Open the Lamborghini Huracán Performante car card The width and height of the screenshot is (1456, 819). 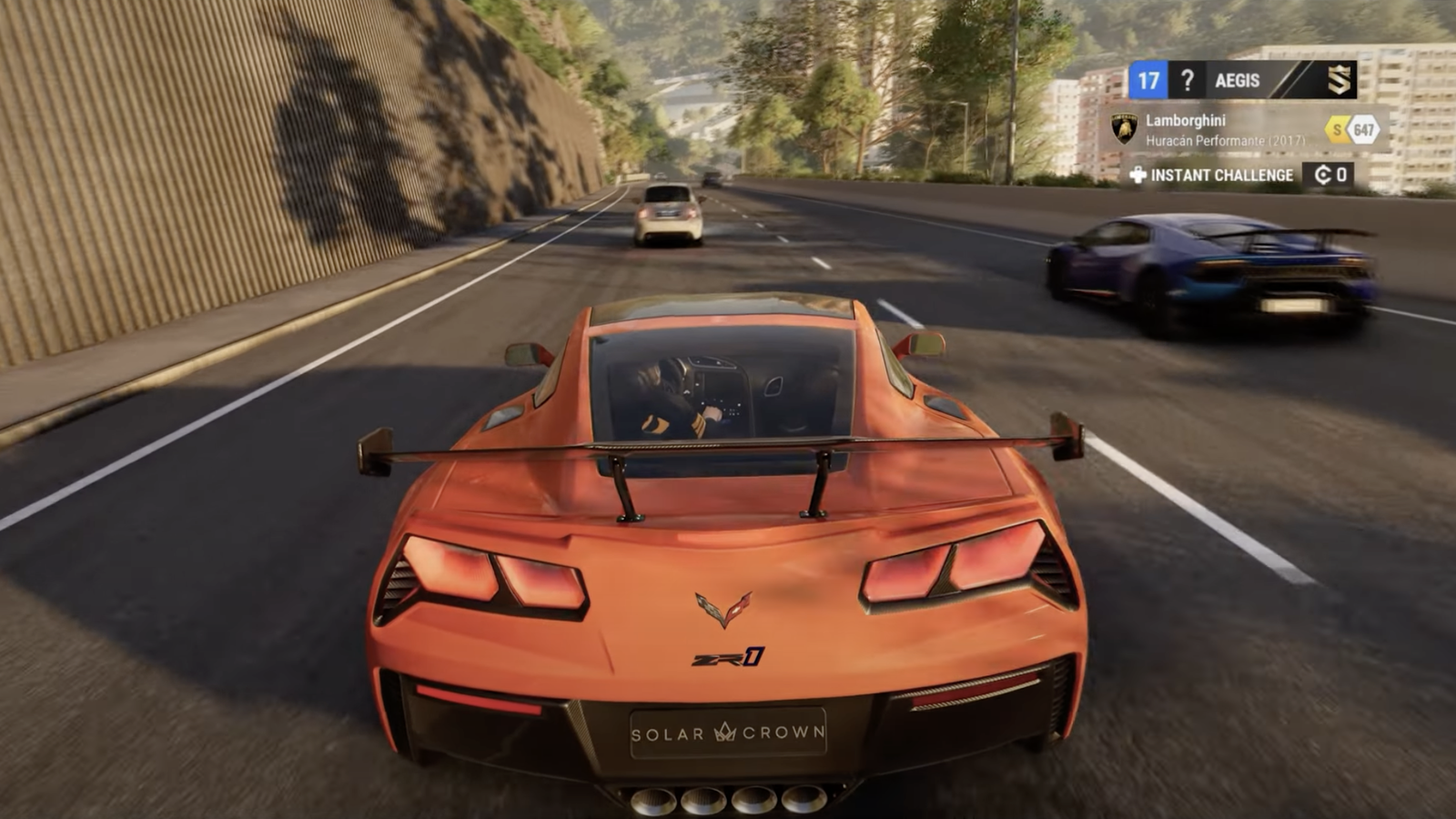[1224, 130]
